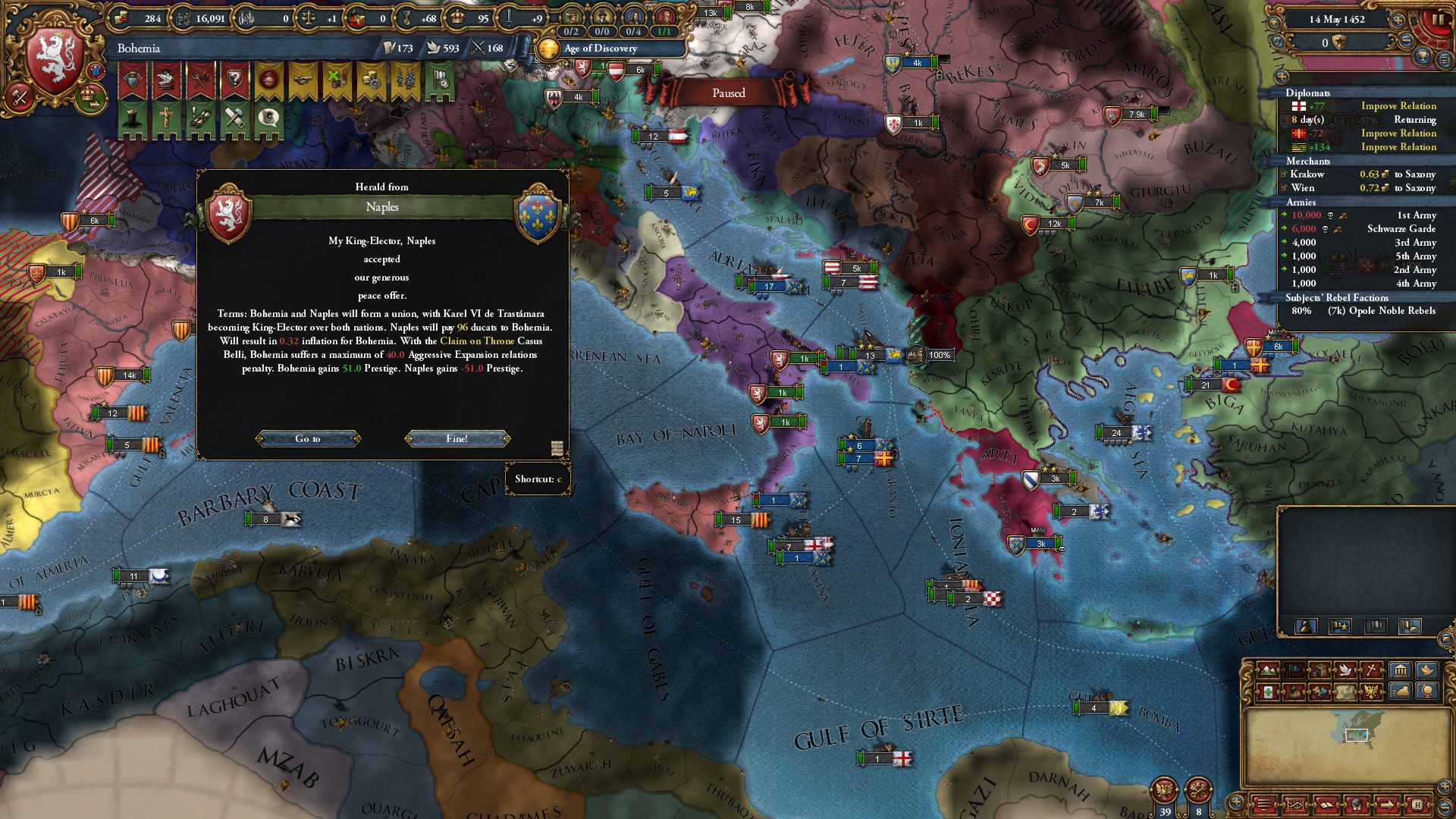
Task: Click the red question mark alert banner
Action: (235, 79)
